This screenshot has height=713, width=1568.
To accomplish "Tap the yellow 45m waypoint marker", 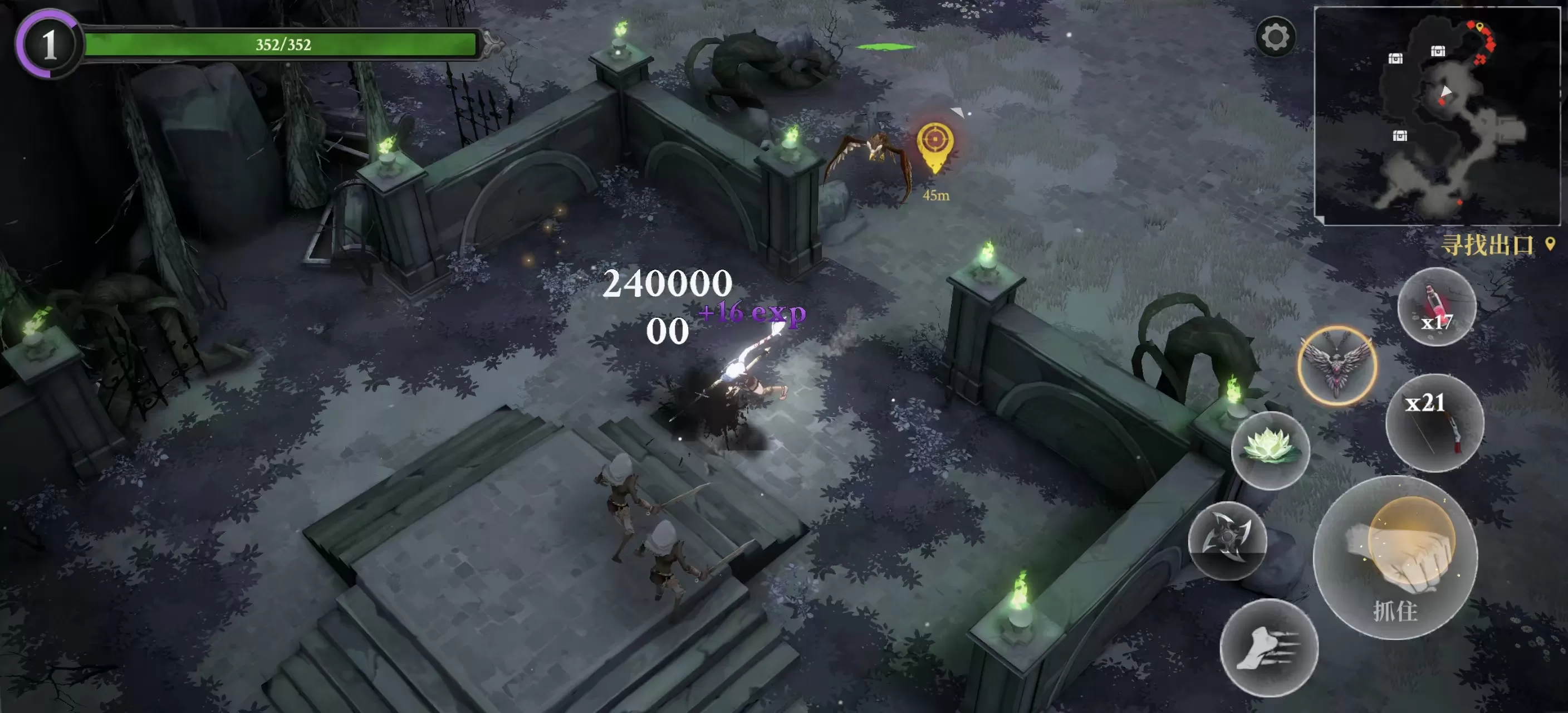I will coord(935,146).
